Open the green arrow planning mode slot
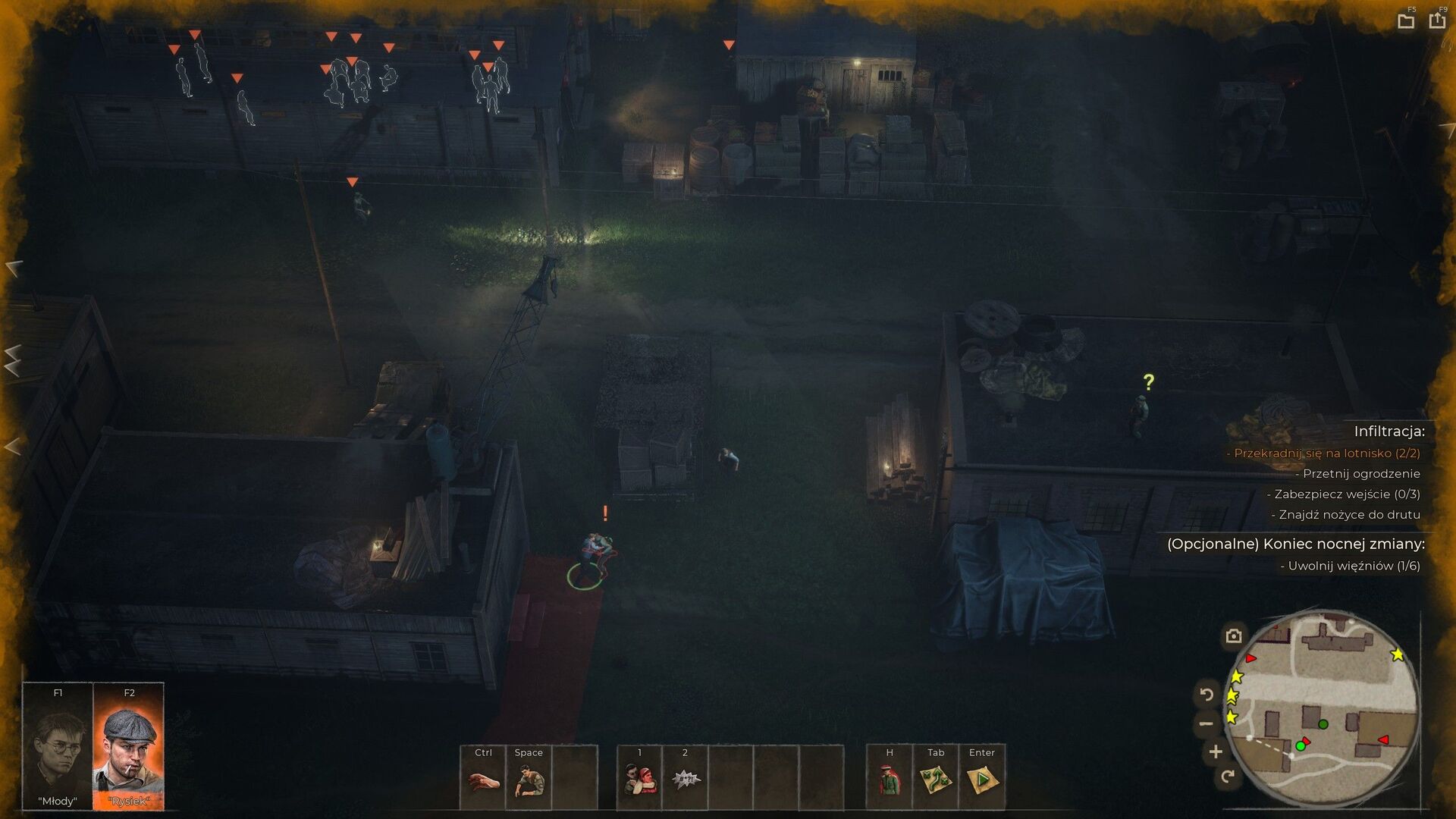The width and height of the screenshot is (1456, 819). 936,778
